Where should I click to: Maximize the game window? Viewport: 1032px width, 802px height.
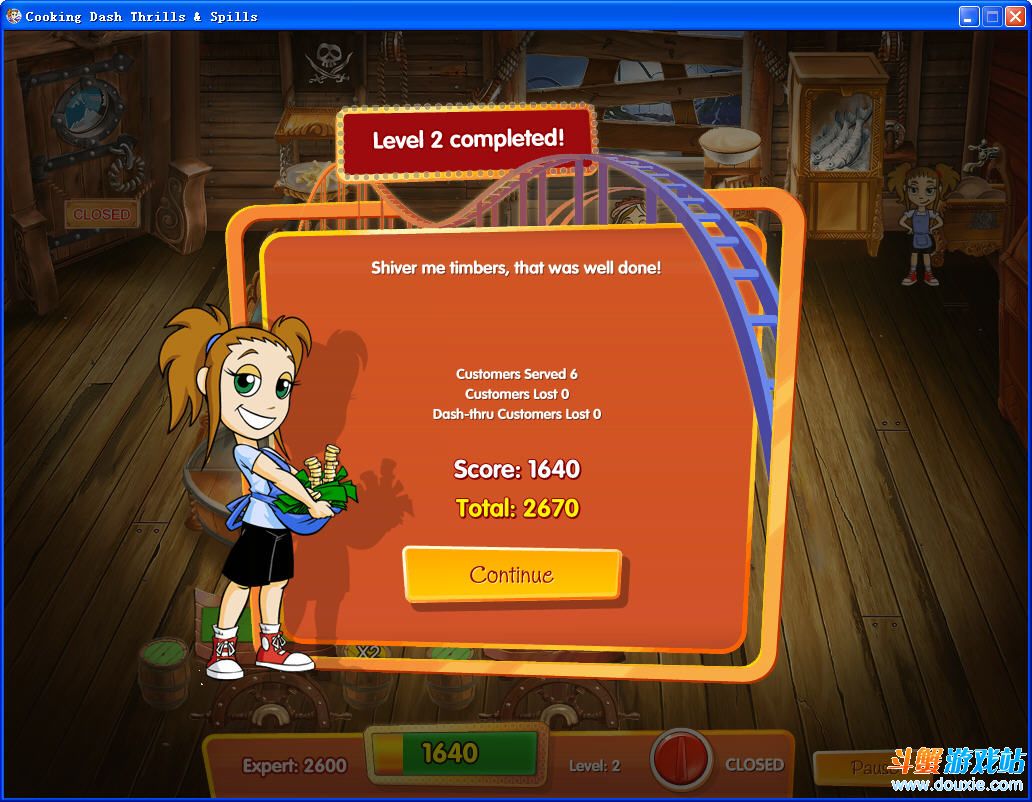(x=992, y=16)
